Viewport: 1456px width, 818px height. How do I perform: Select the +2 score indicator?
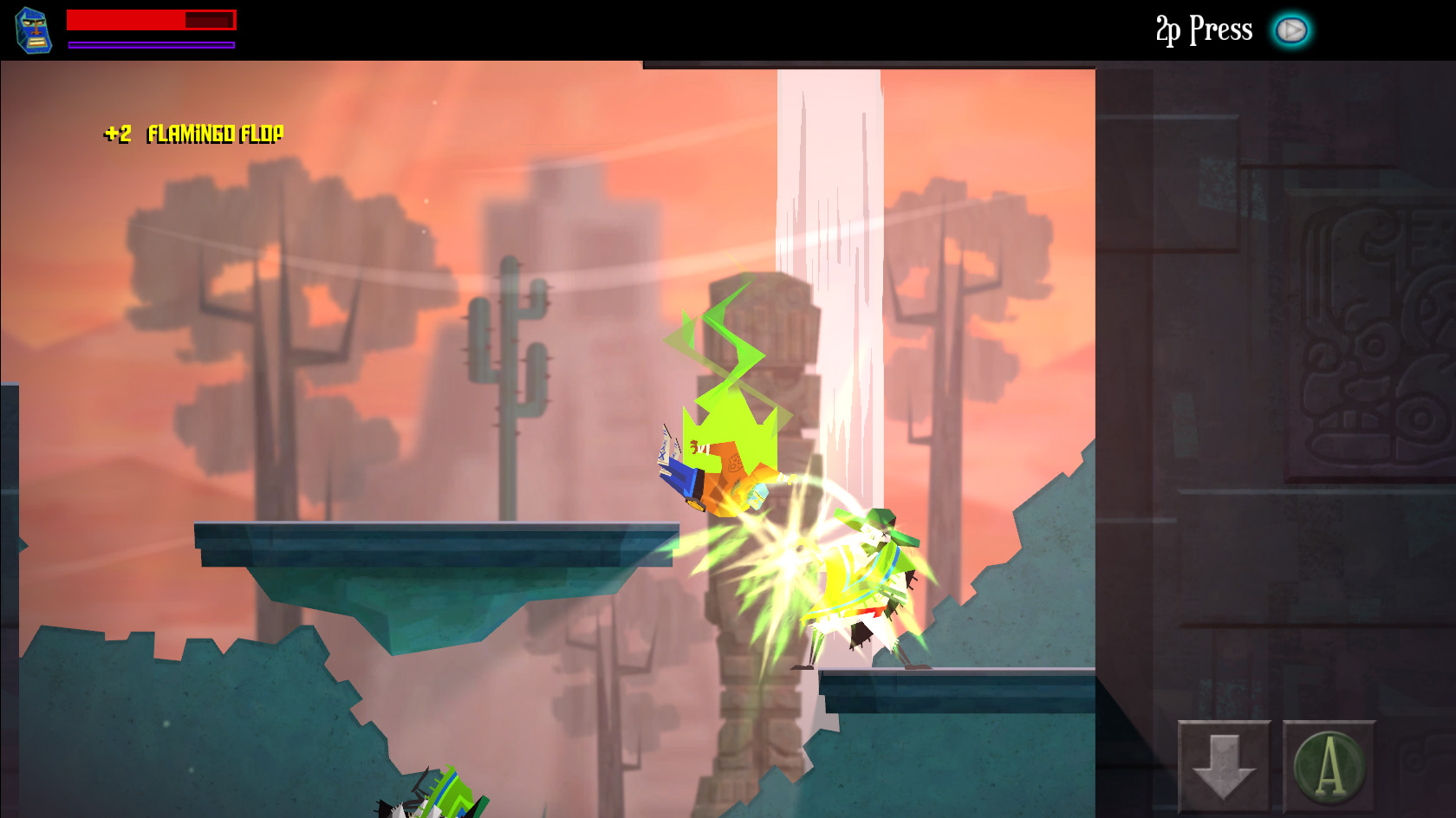[119, 133]
